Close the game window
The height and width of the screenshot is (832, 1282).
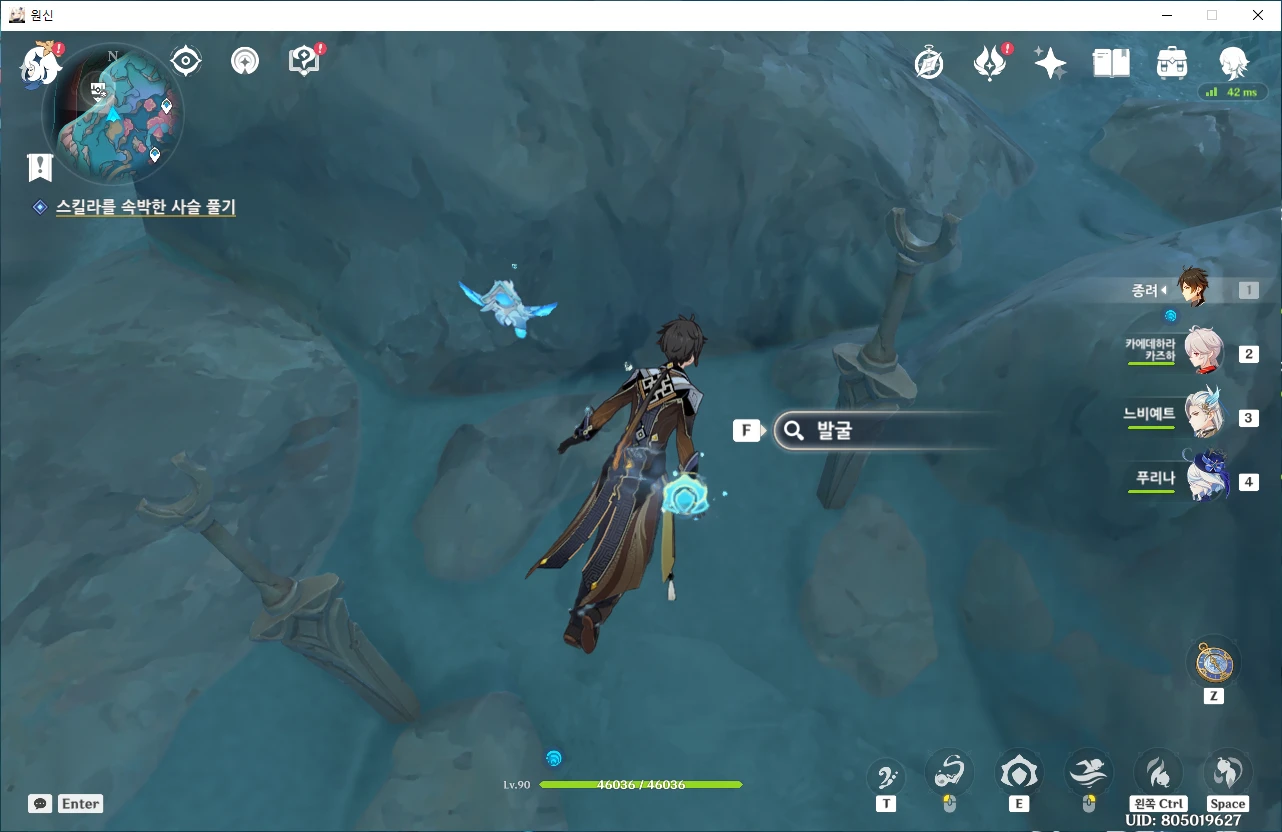click(1258, 15)
